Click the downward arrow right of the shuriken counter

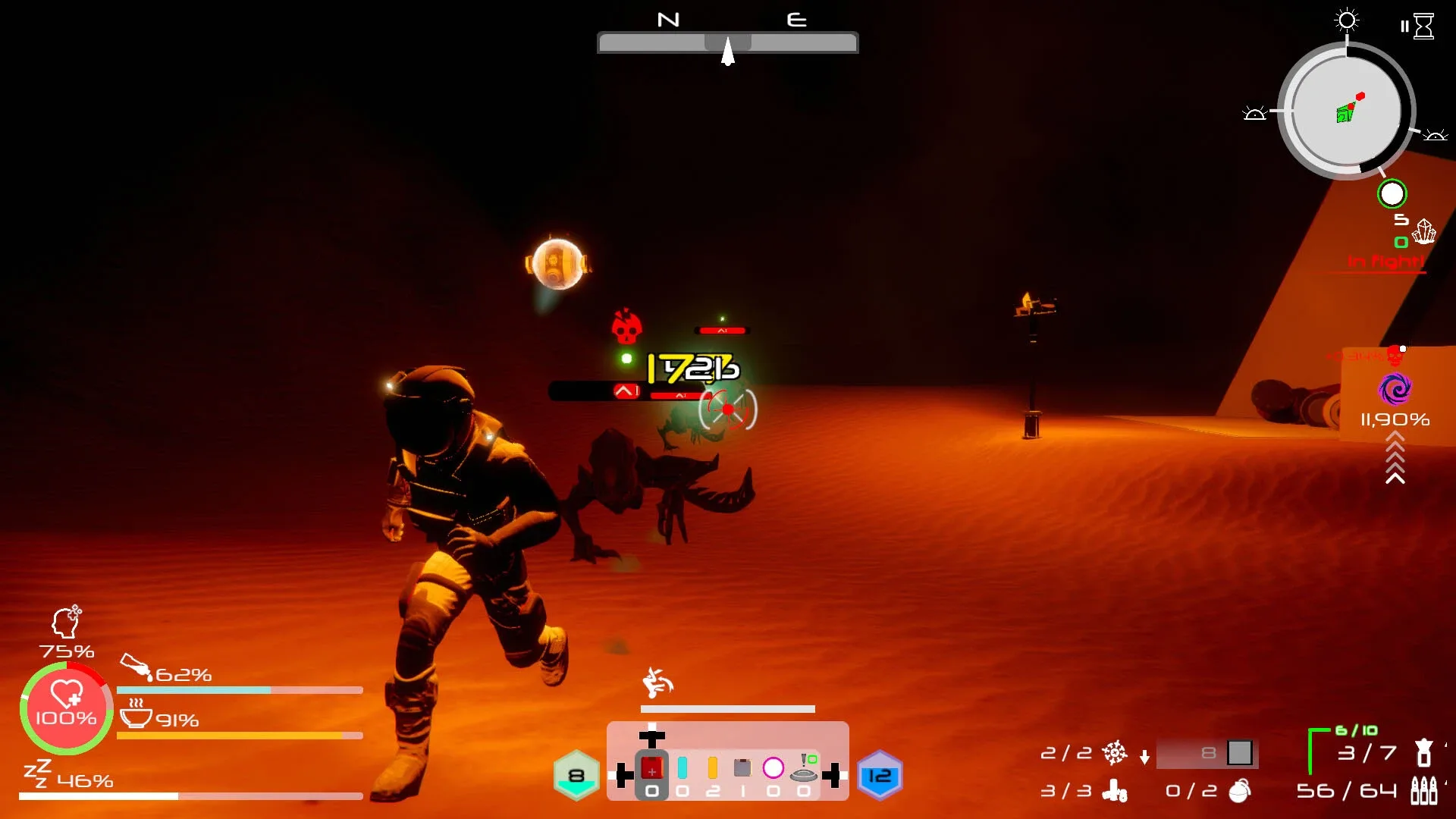1144,758
